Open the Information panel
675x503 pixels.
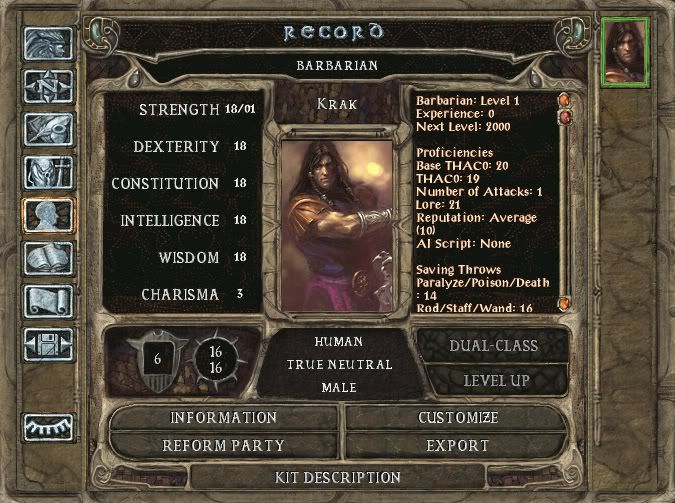click(x=223, y=418)
